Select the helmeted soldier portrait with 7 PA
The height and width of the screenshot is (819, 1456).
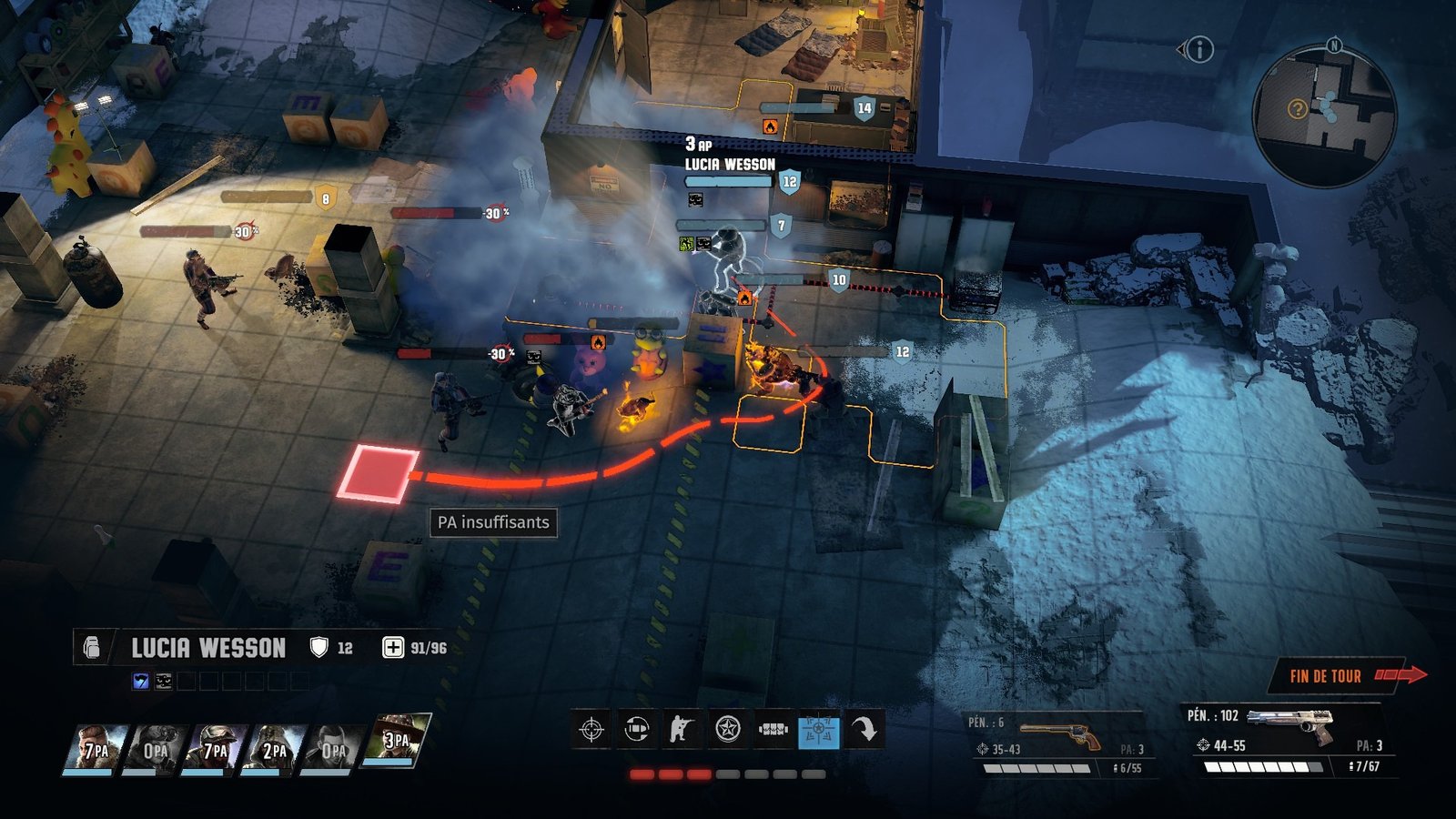pyautogui.click(x=215, y=748)
